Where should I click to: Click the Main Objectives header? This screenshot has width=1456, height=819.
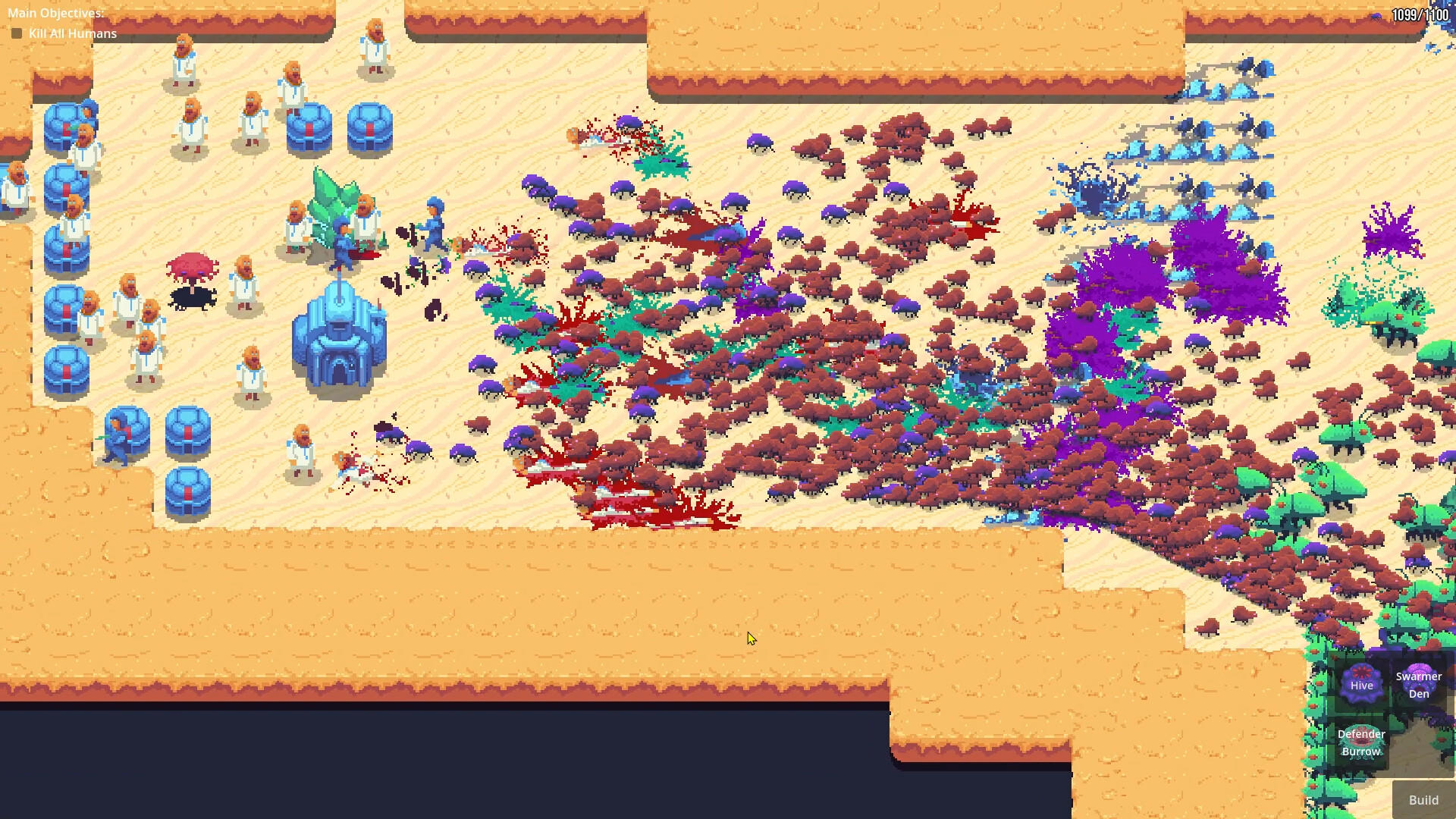tap(55, 12)
